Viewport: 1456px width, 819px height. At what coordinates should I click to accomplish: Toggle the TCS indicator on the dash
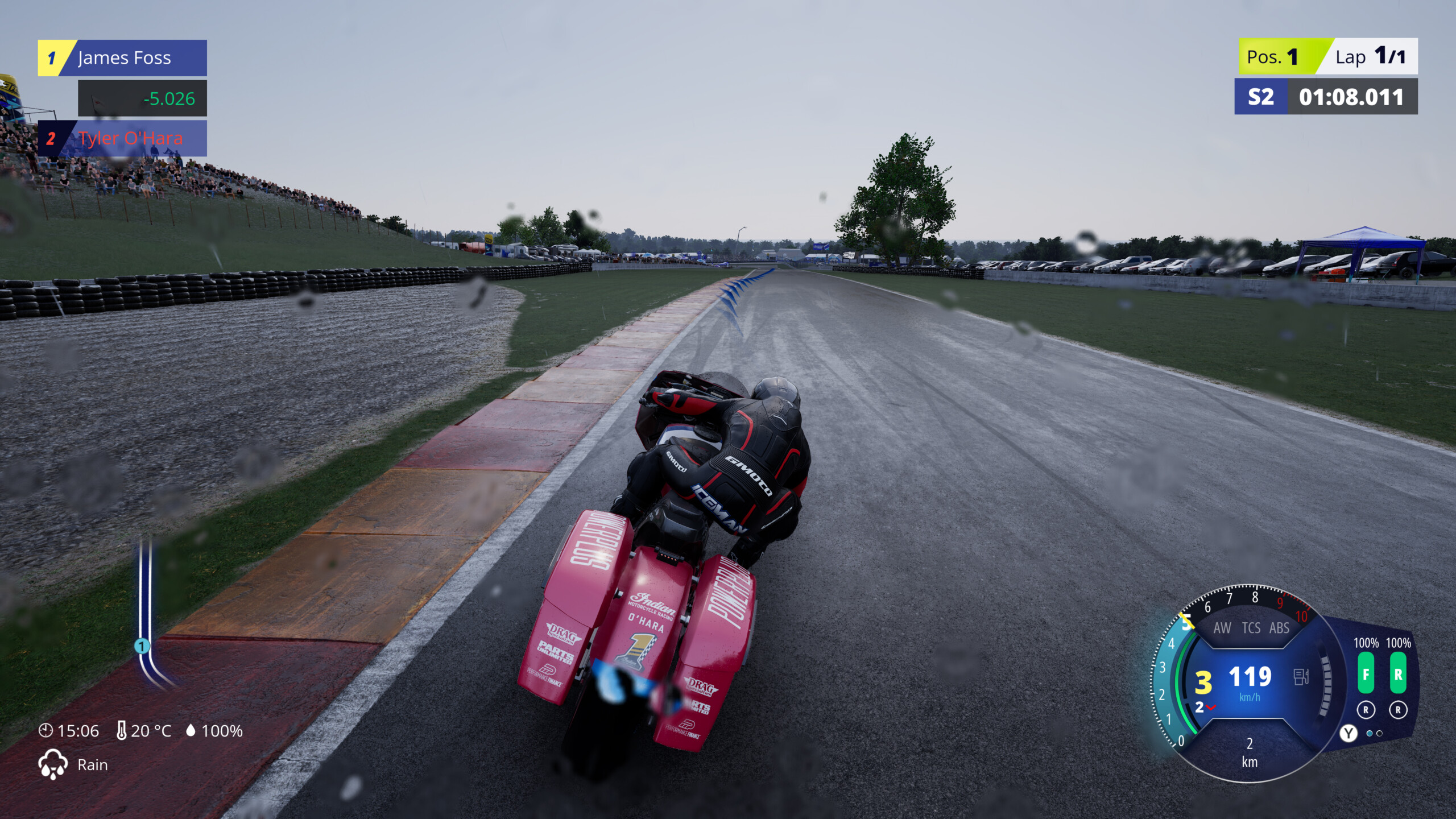tap(1251, 628)
